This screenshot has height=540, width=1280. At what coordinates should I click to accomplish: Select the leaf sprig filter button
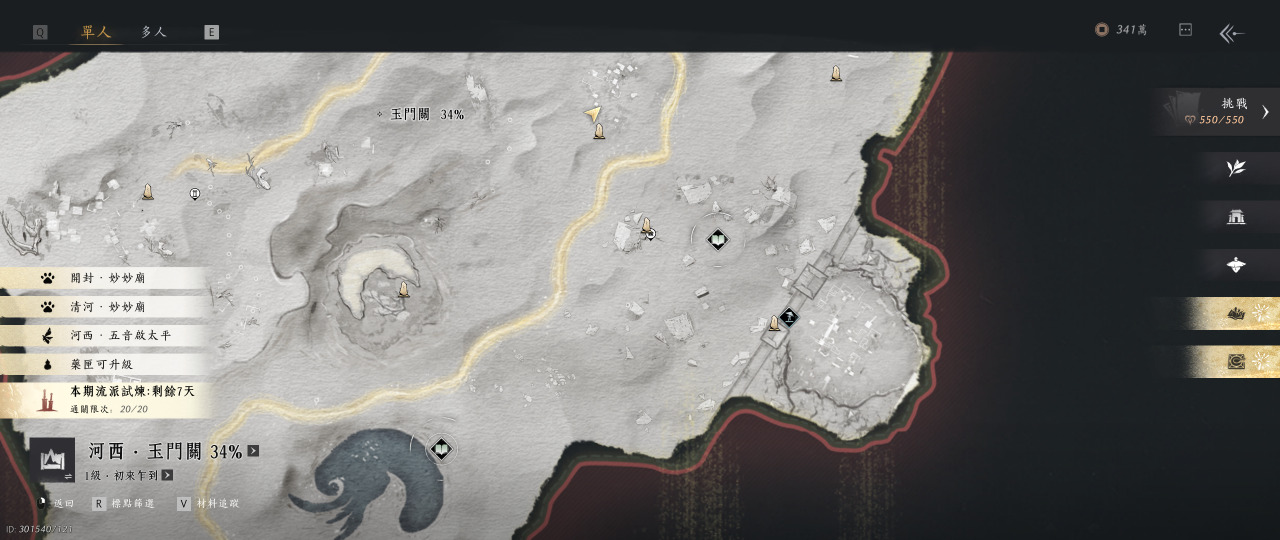[1236, 168]
